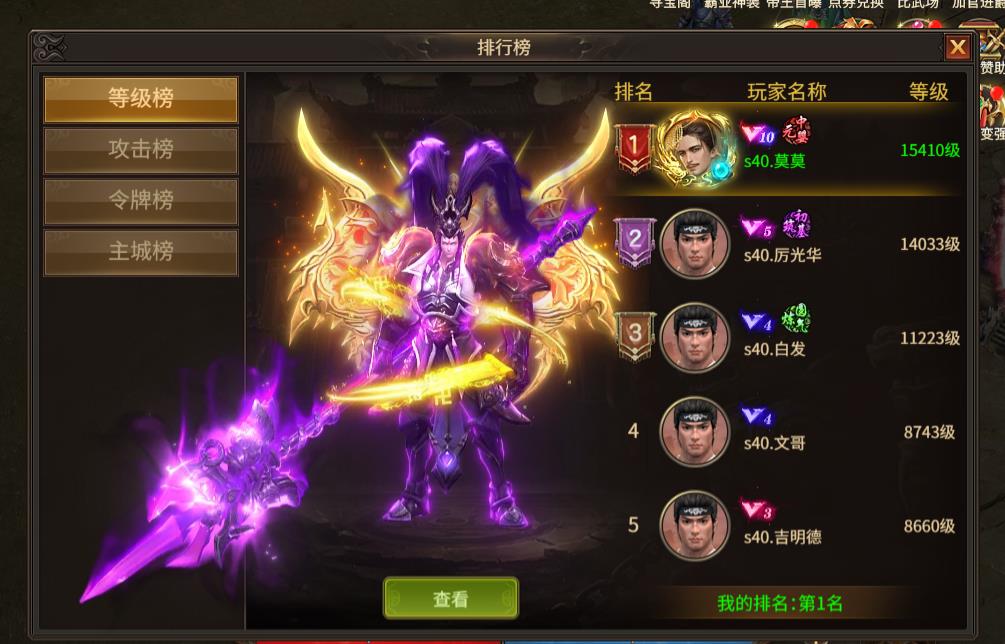Screen dimensions: 1005x644
Task: Show the 主城榜 ranking tab
Action: 141,252
